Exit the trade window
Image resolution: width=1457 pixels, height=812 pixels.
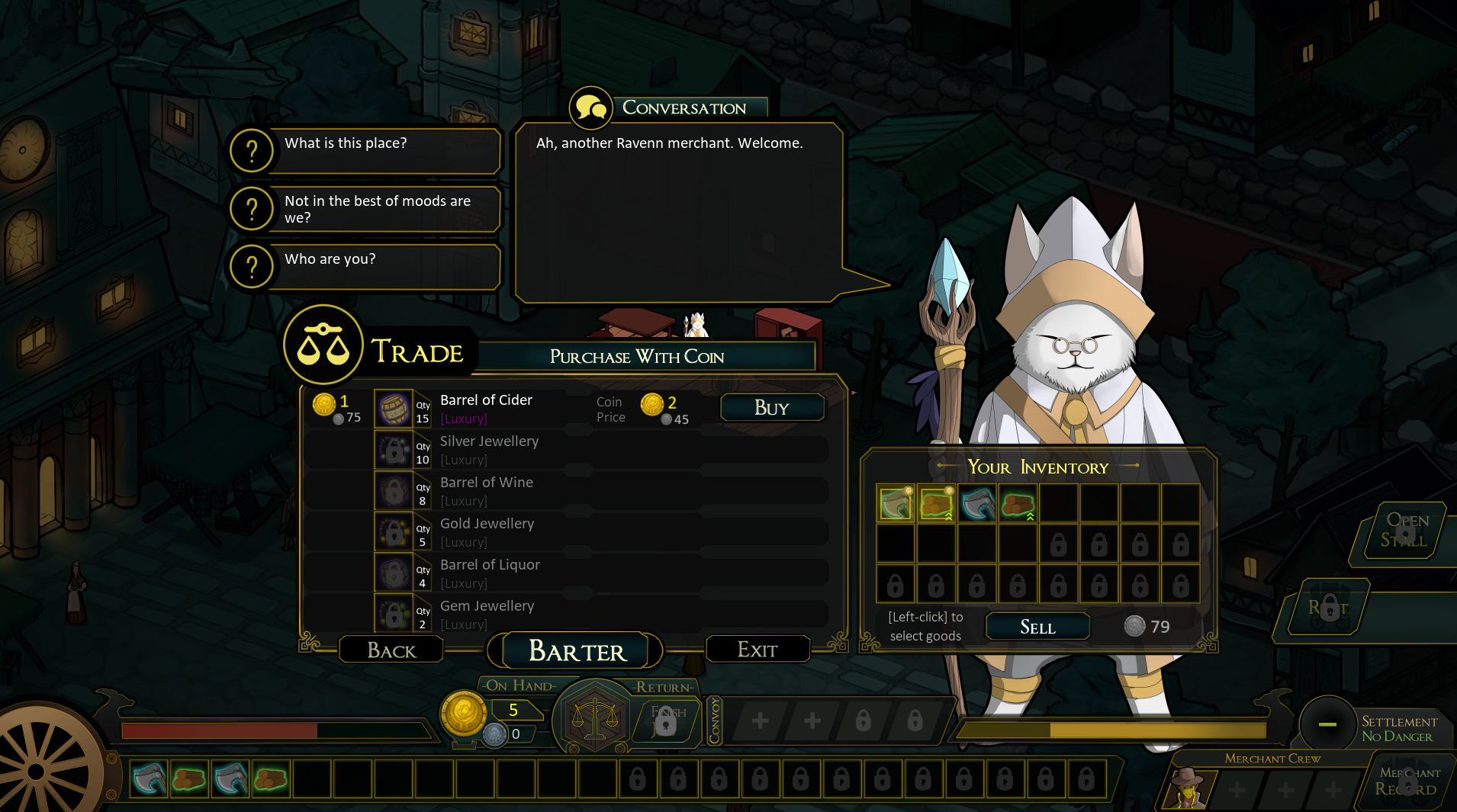coord(757,650)
